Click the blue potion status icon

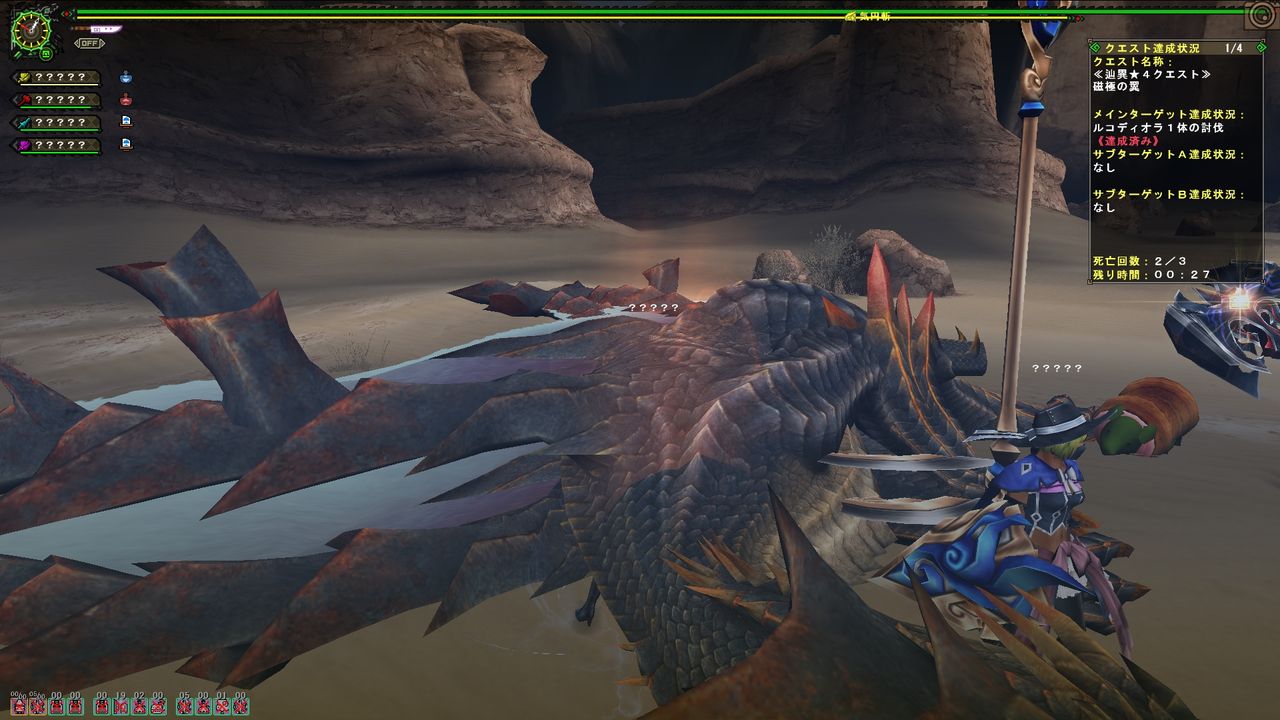pos(126,78)
